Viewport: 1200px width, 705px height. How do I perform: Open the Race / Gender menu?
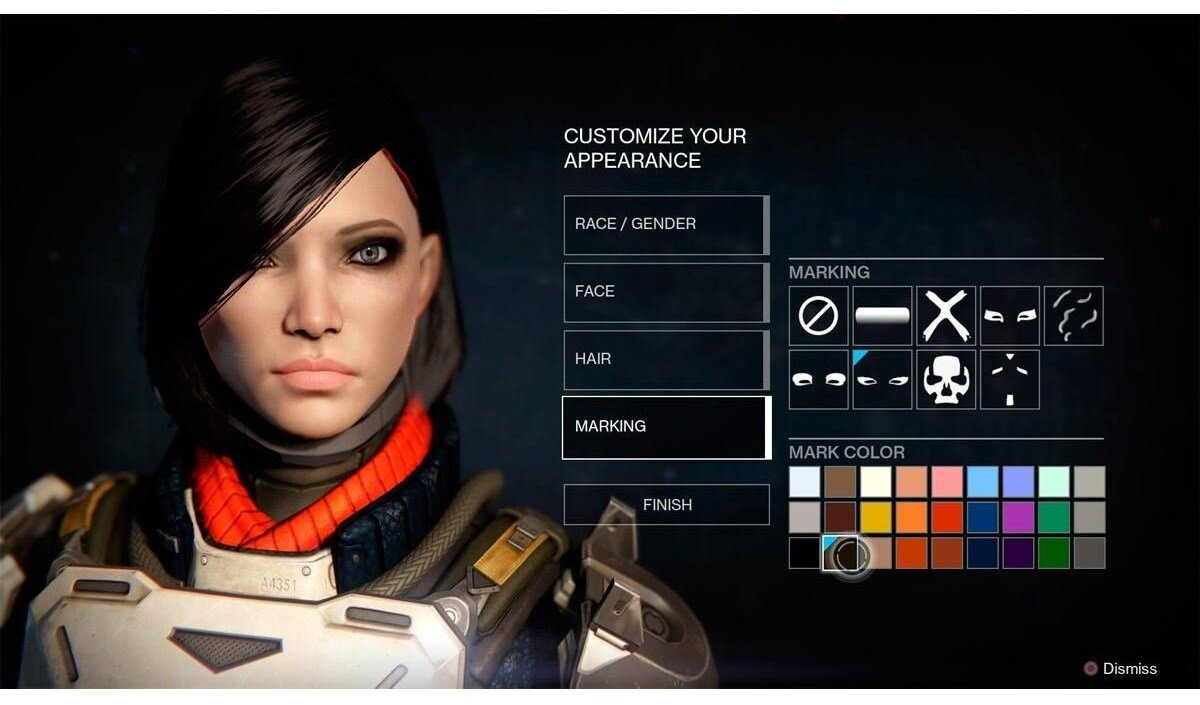(665, 224)
